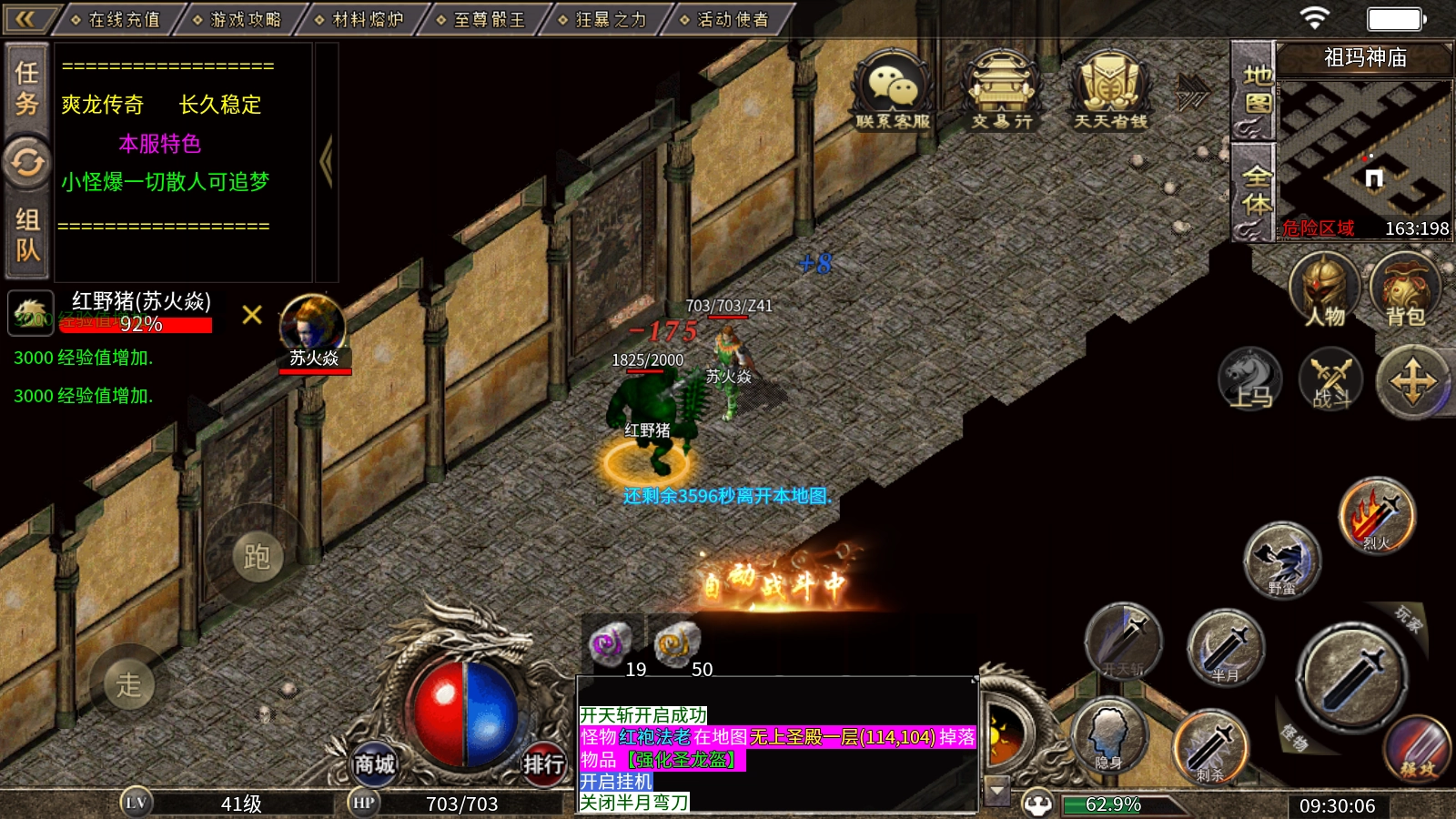Open the 在线充值 recharge menu
The width and height of the screenshot is (1456, 819).
(116, 19)
